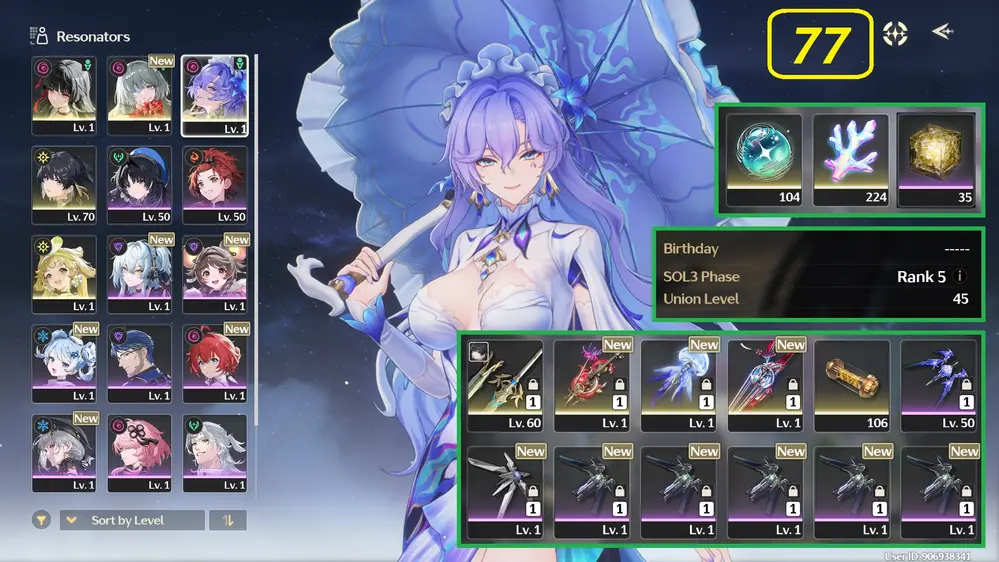This screenshot has width=999, height=562.
Task: Open the Sort by Level dropdown
Action: point(132,520)
